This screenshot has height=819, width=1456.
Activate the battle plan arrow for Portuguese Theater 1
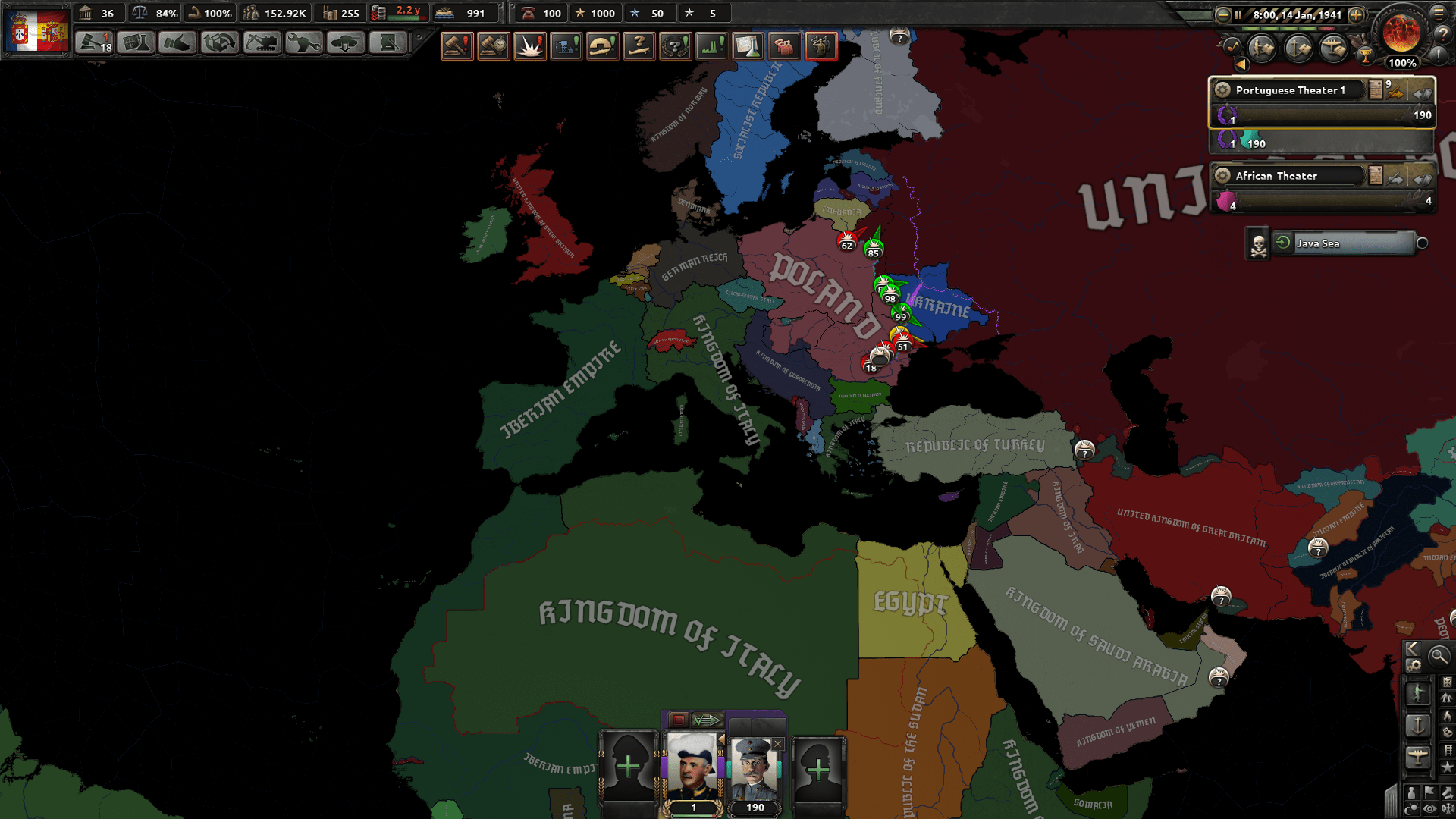[x=1394, y=93]
